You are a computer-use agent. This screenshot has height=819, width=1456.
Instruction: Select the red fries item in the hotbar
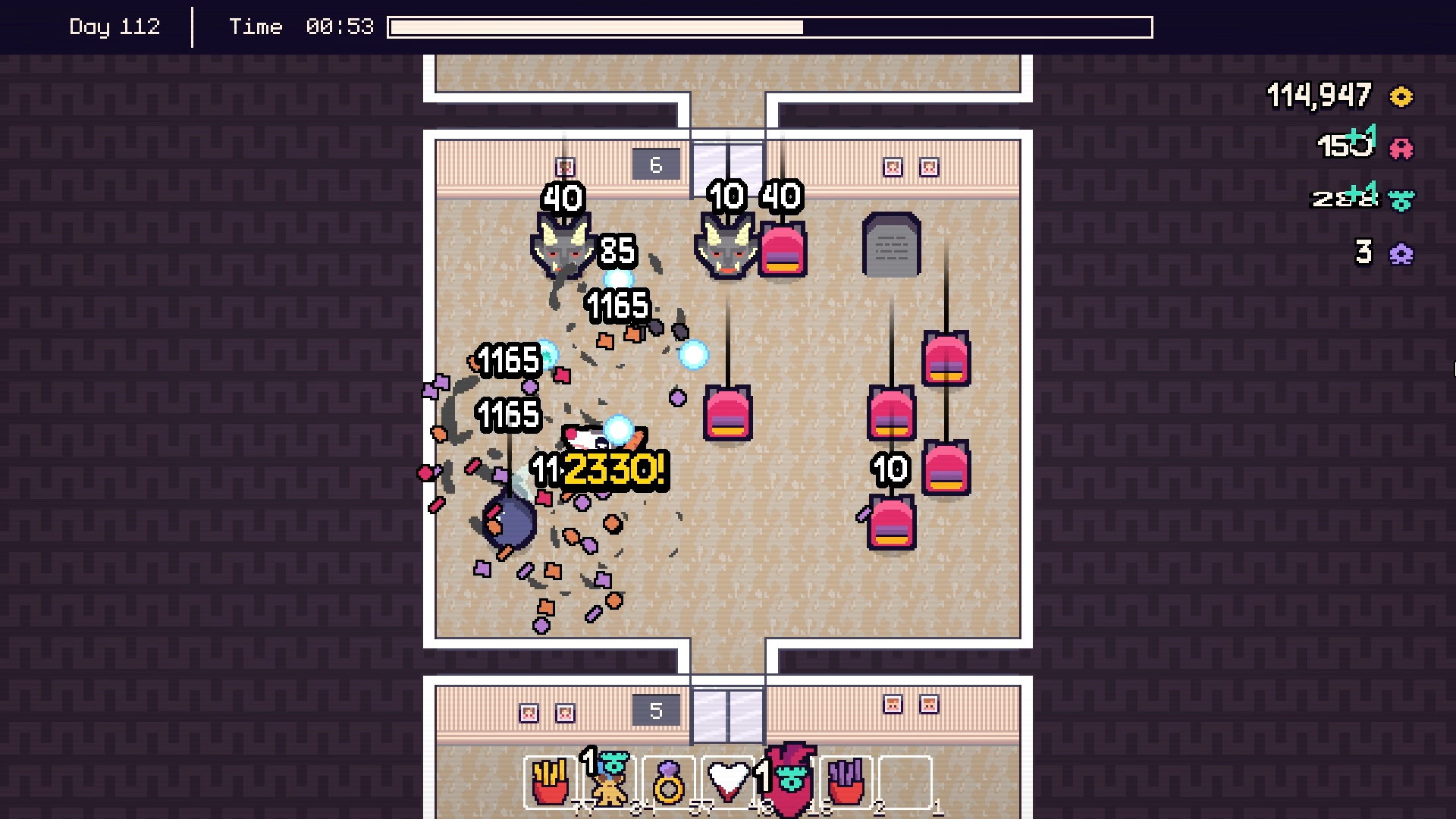pos(551,785)
